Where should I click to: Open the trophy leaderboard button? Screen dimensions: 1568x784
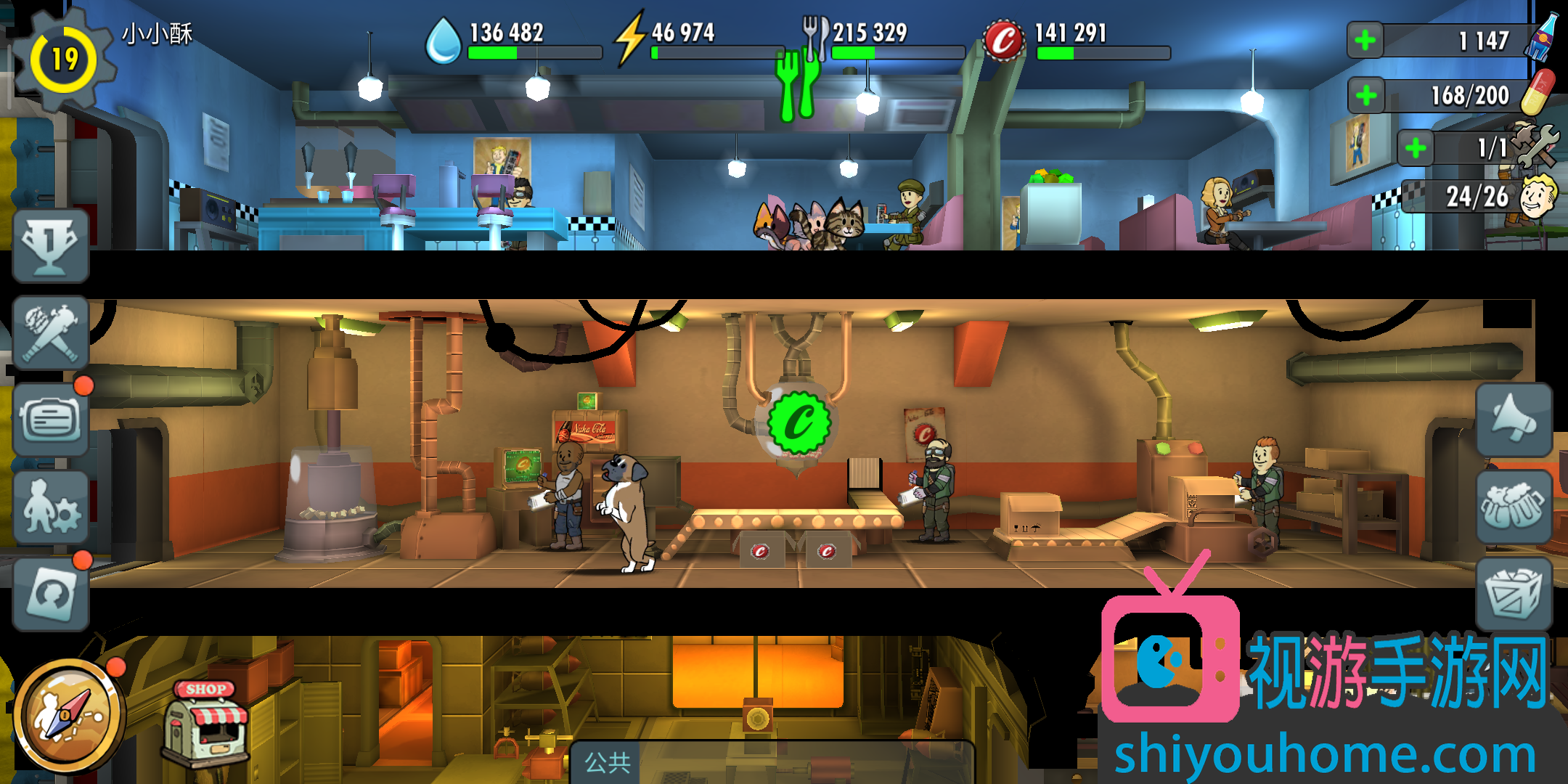tap(50, 246)
